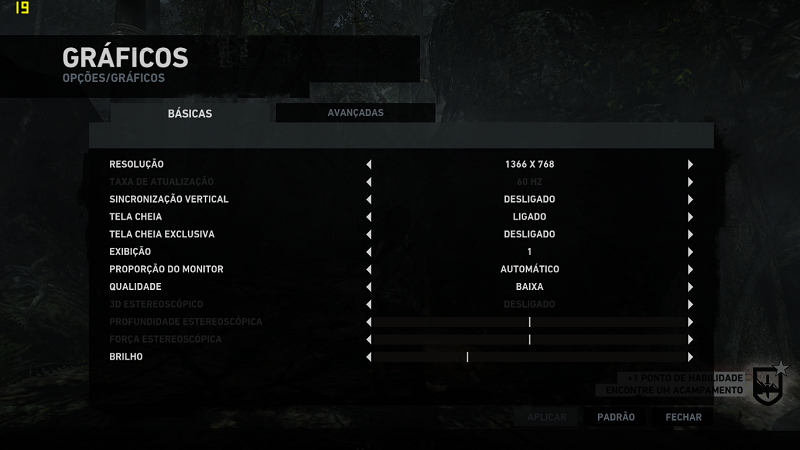Close the graphics menu with Fechar
Screen dimensions: 800x450
pos(684,417)
